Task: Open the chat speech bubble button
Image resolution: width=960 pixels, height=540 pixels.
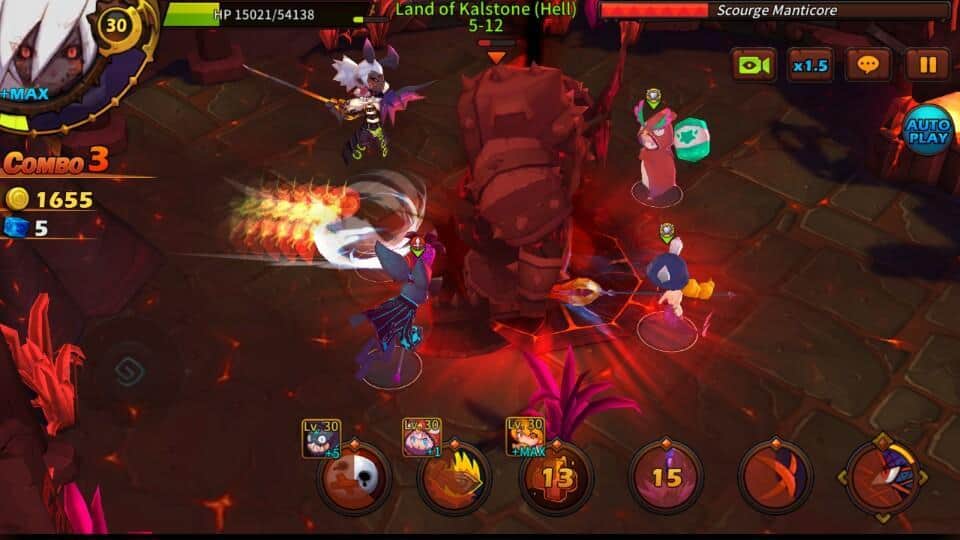Action: [868, 65]
